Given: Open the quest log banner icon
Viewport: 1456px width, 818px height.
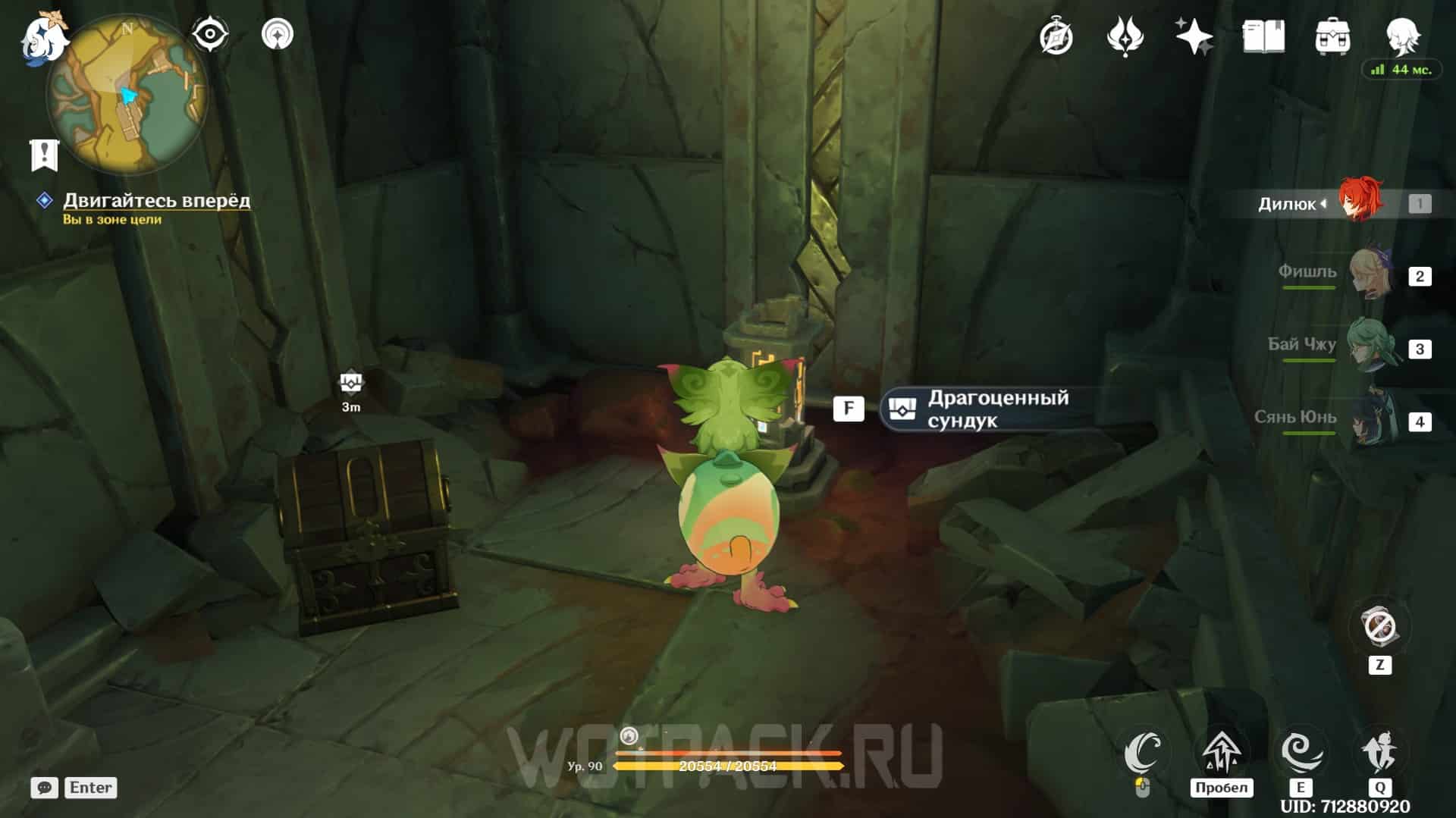Looking at the screenshot, I should pos(44,155).
